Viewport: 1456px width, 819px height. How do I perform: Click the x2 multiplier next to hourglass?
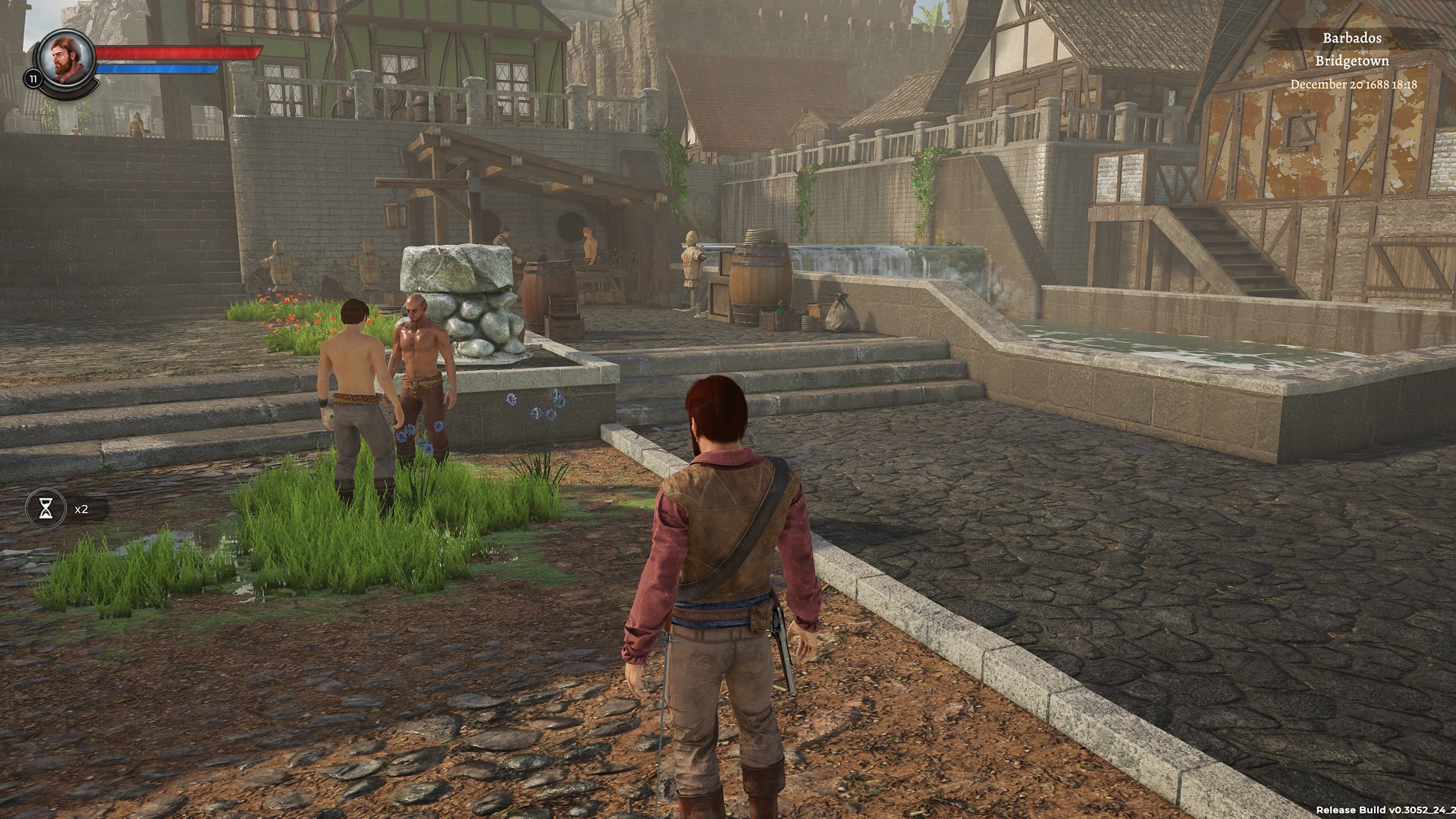click(80, 509)
